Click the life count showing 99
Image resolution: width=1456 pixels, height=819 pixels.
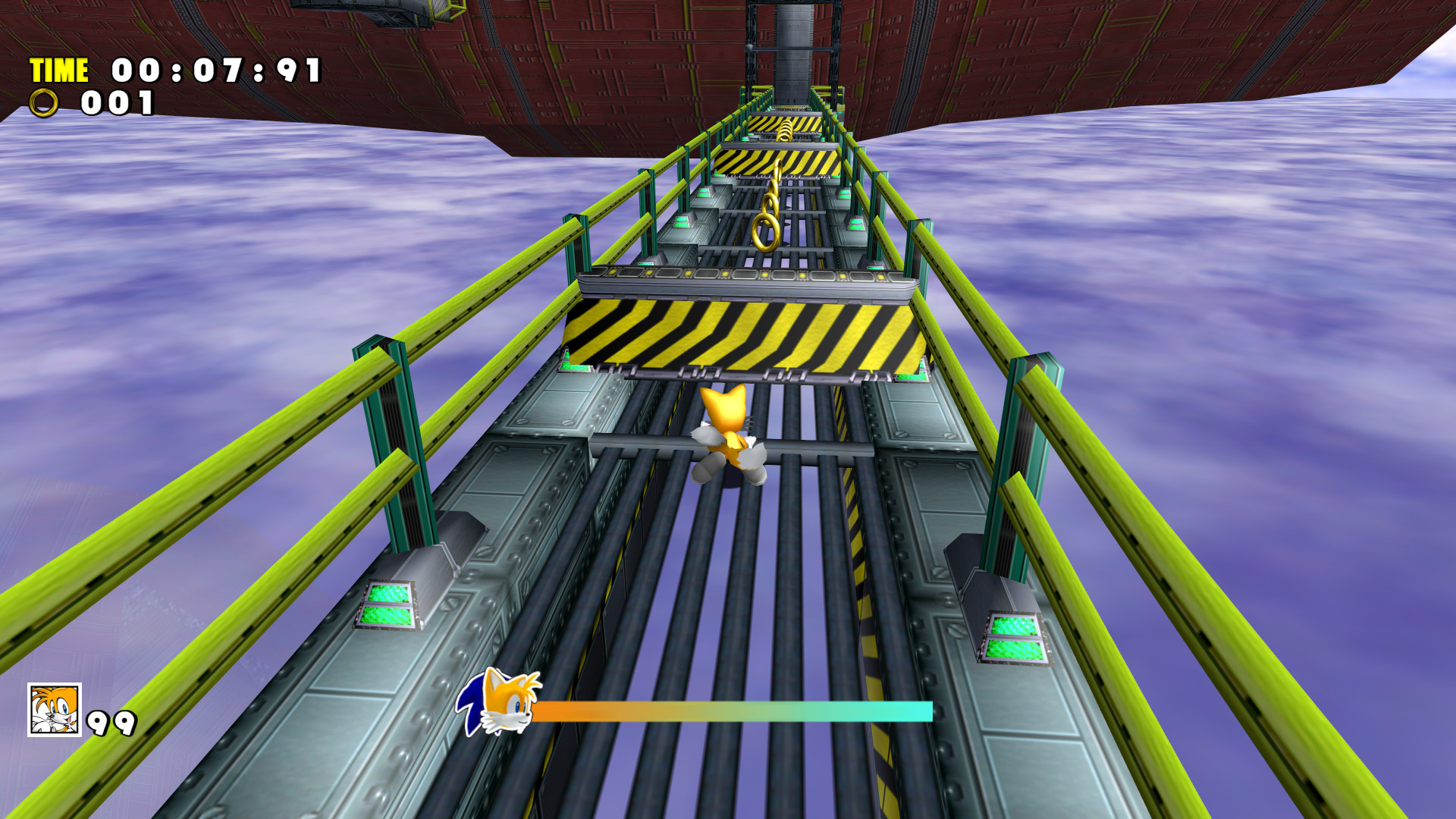point(112,723)
